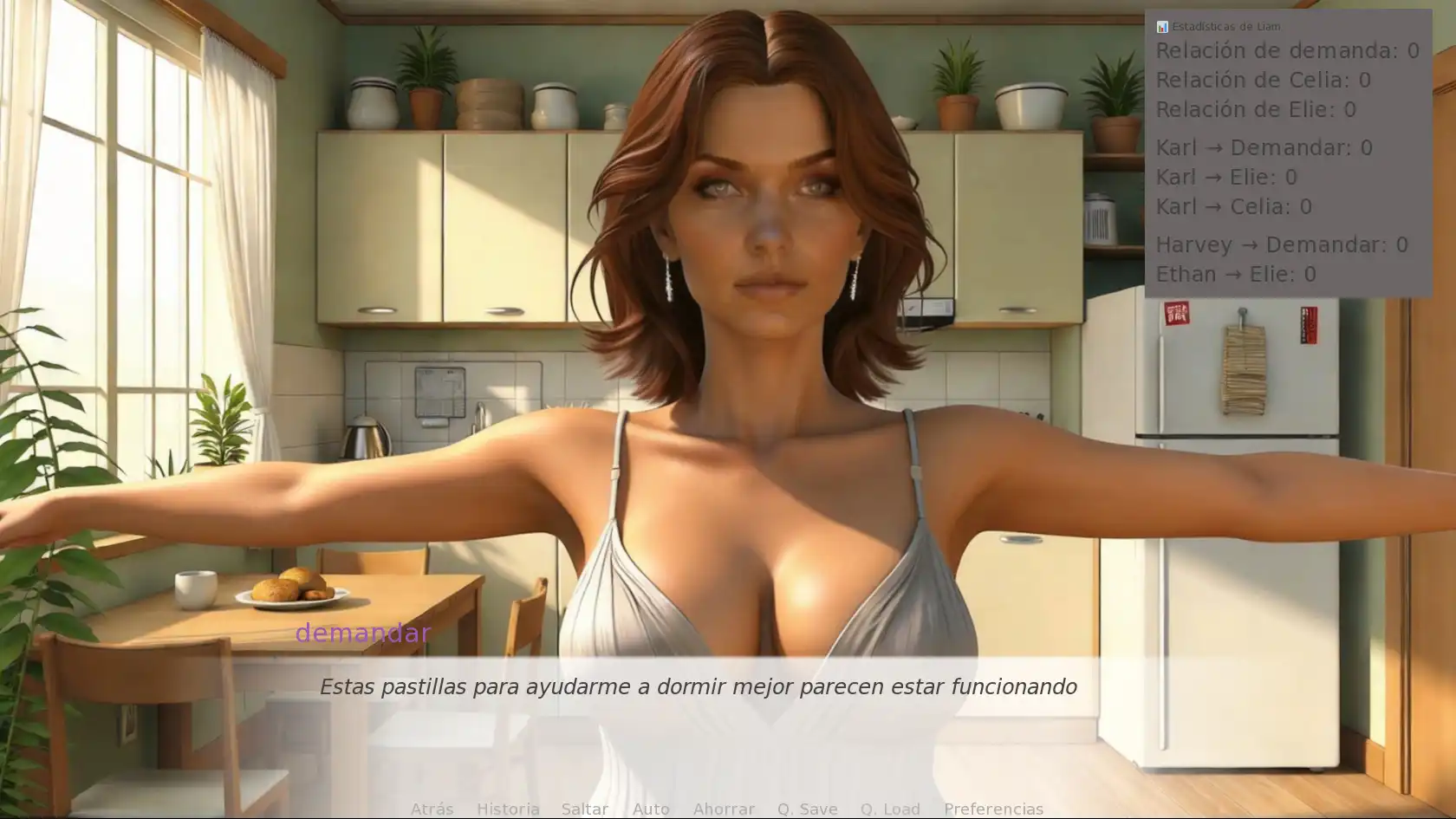1456x819 pixels.
Task: Open the Preferencias menu
Action: coord(993,809)
